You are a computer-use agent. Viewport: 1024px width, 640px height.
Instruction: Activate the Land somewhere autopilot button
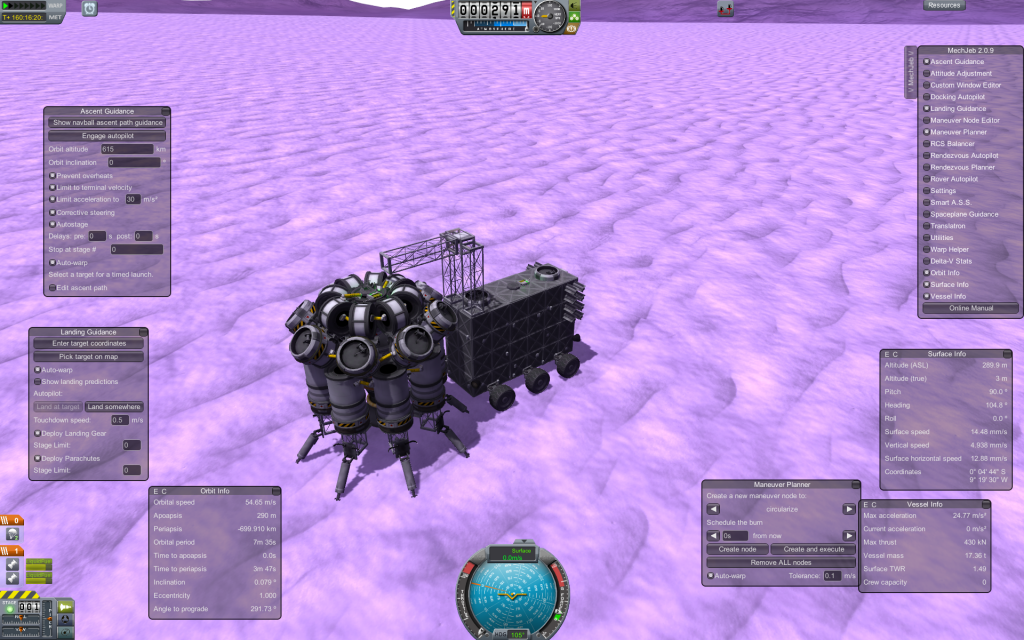tap(113, 407)
